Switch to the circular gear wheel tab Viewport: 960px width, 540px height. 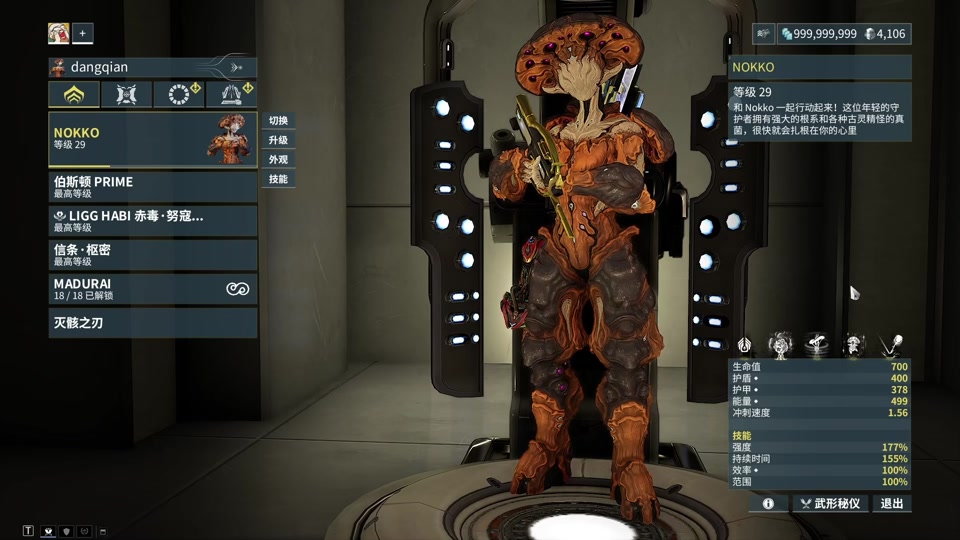tap(179, 95)
